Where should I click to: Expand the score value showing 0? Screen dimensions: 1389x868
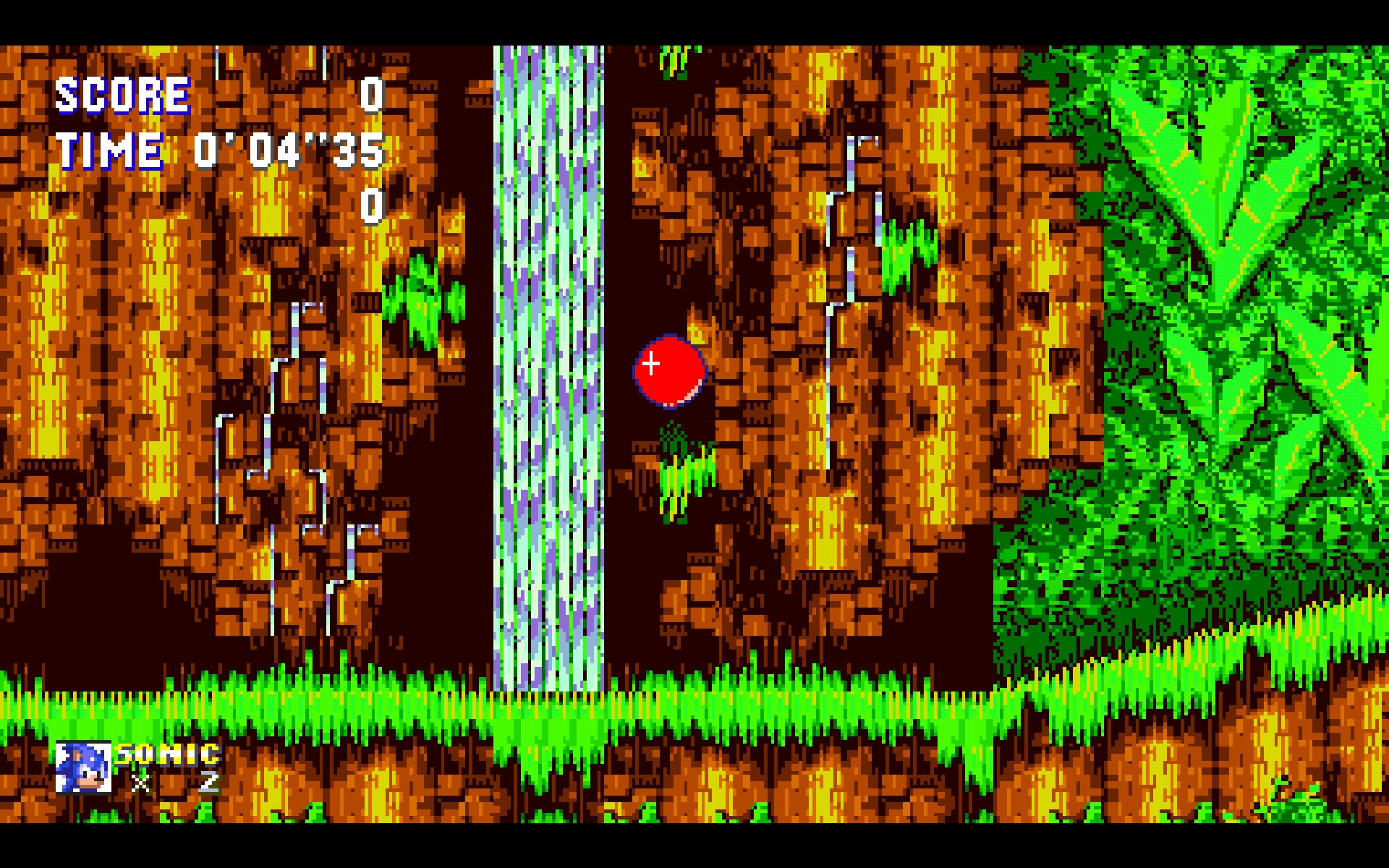coord(370,94)
